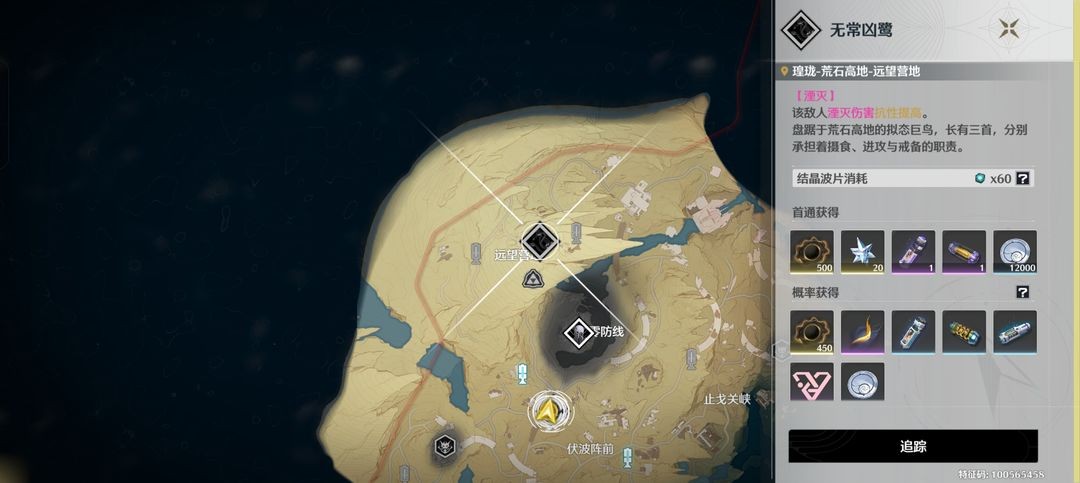
Task: View the pink emblem chance reward
Action: coord(811,382)
